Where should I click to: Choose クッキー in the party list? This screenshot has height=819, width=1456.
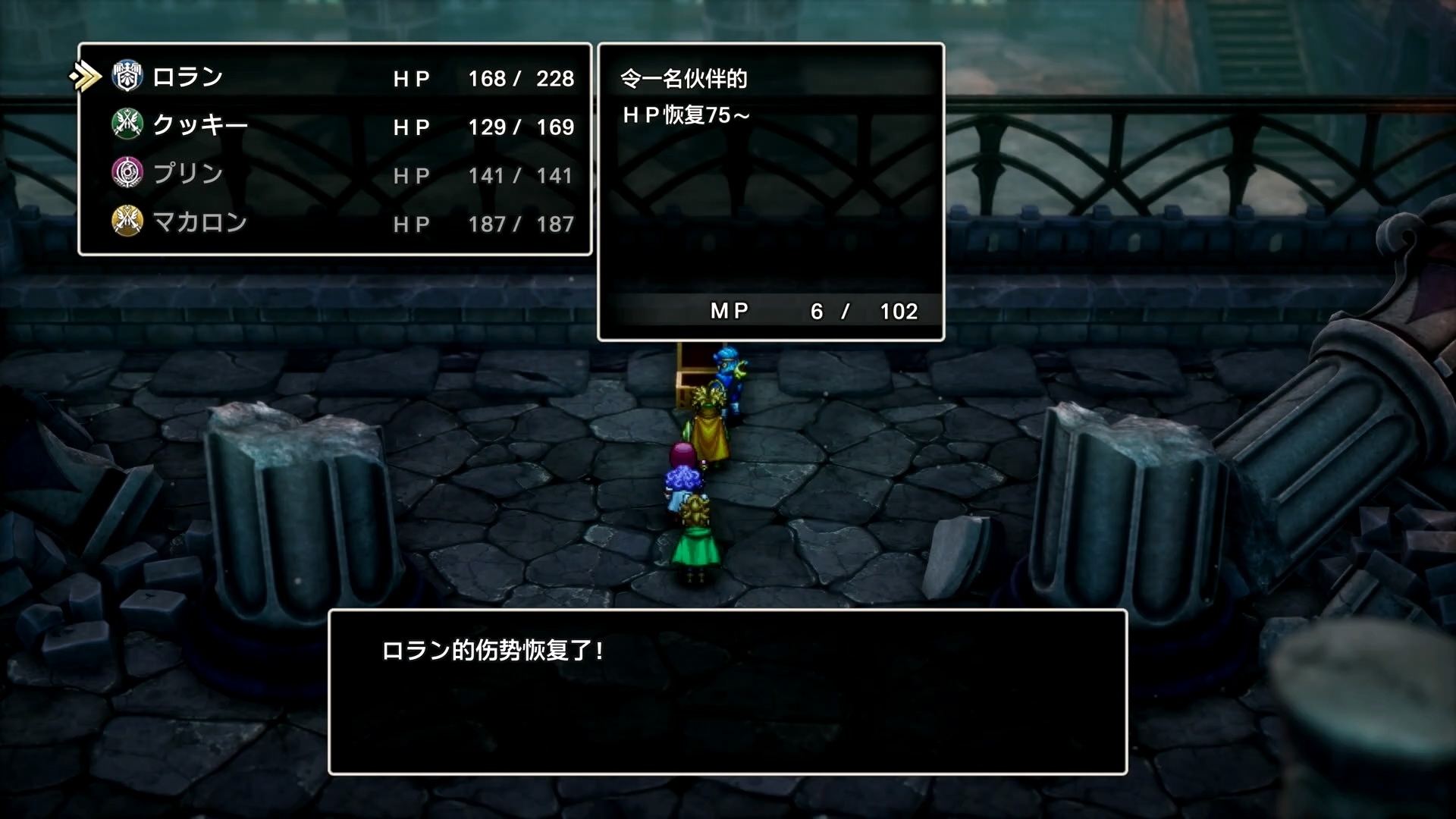pyautogui.click(x=199, y=125)
